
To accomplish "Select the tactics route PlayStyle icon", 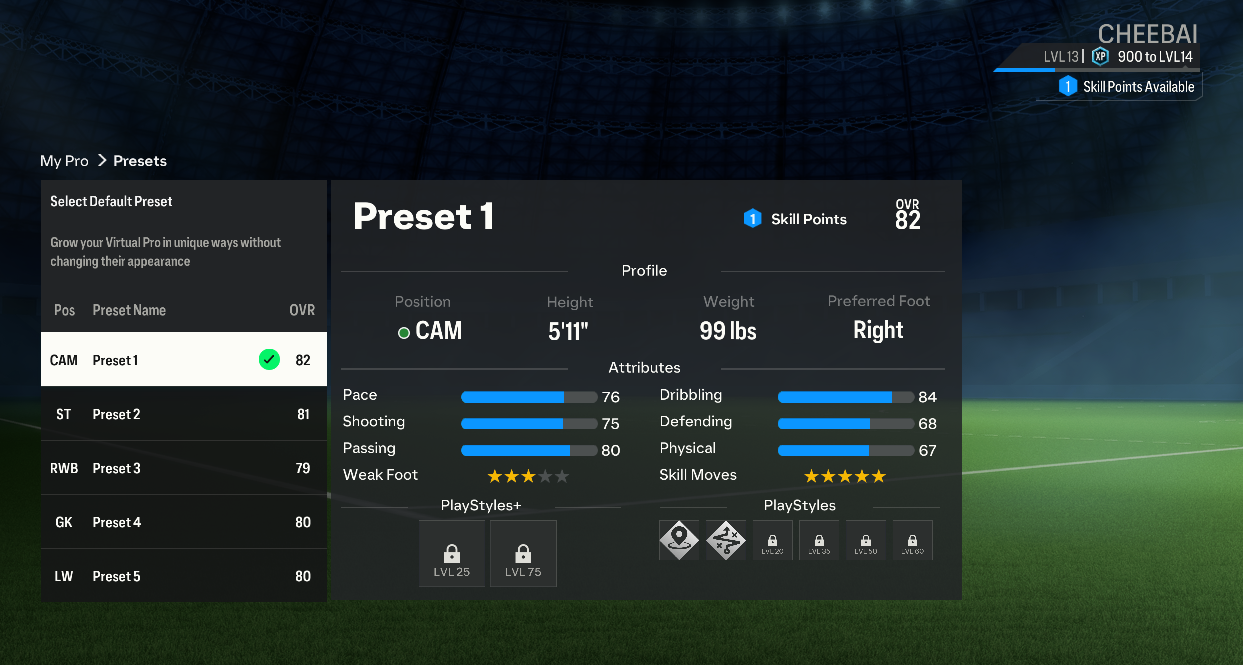I will coord(726,540).
